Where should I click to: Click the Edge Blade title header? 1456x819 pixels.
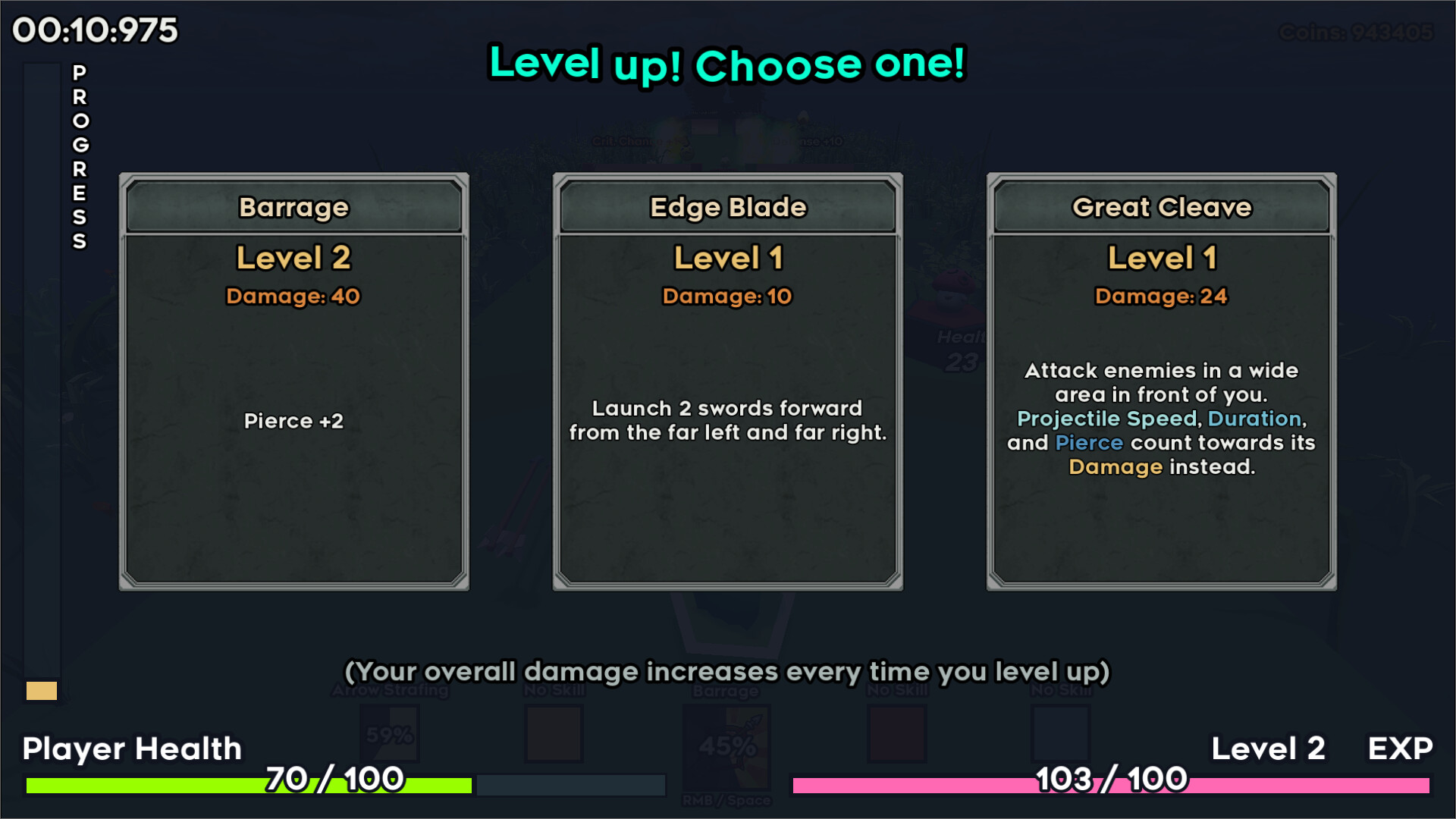click(x=727, y=207)
